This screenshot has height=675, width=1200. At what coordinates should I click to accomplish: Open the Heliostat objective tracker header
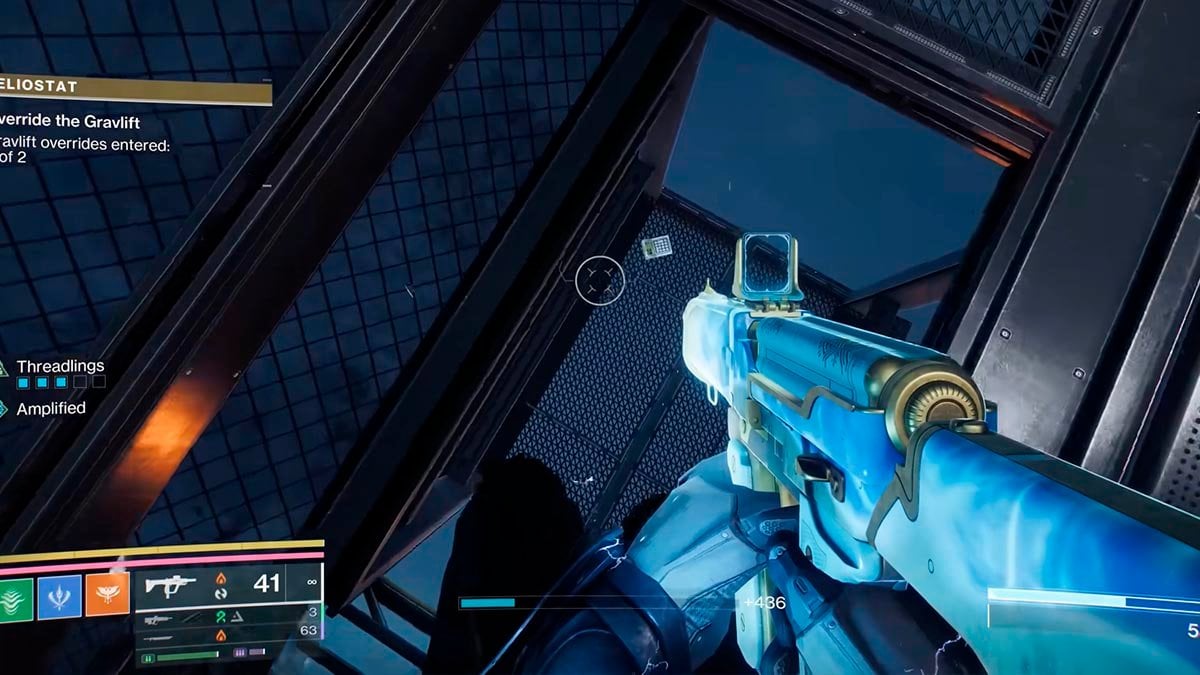pos(135,90)
